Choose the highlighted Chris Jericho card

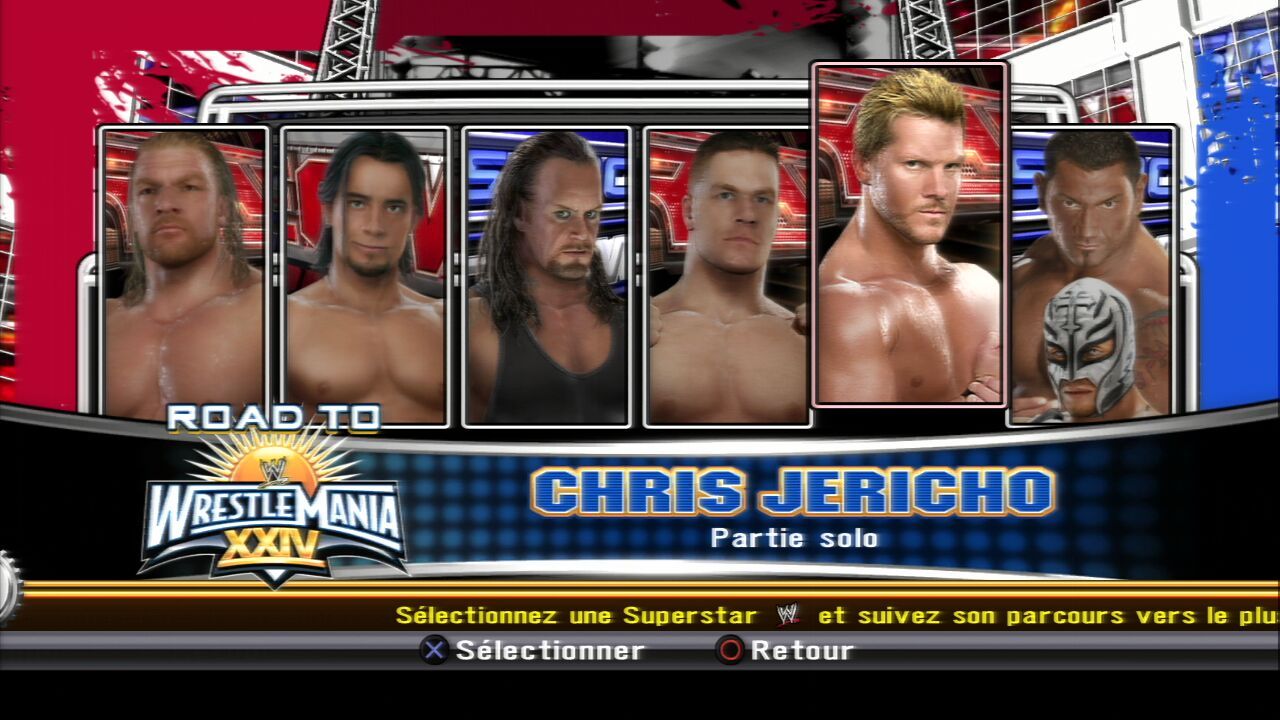[909, 235]
